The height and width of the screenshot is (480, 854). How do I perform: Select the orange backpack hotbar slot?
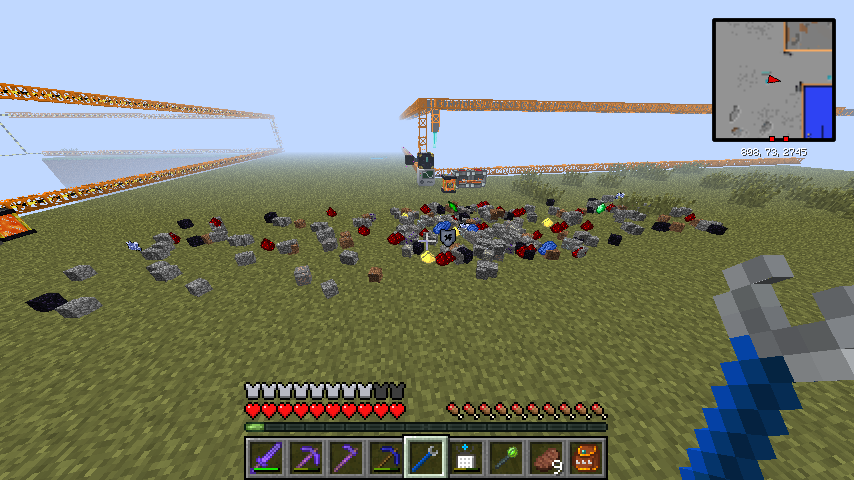pos(586,458)
